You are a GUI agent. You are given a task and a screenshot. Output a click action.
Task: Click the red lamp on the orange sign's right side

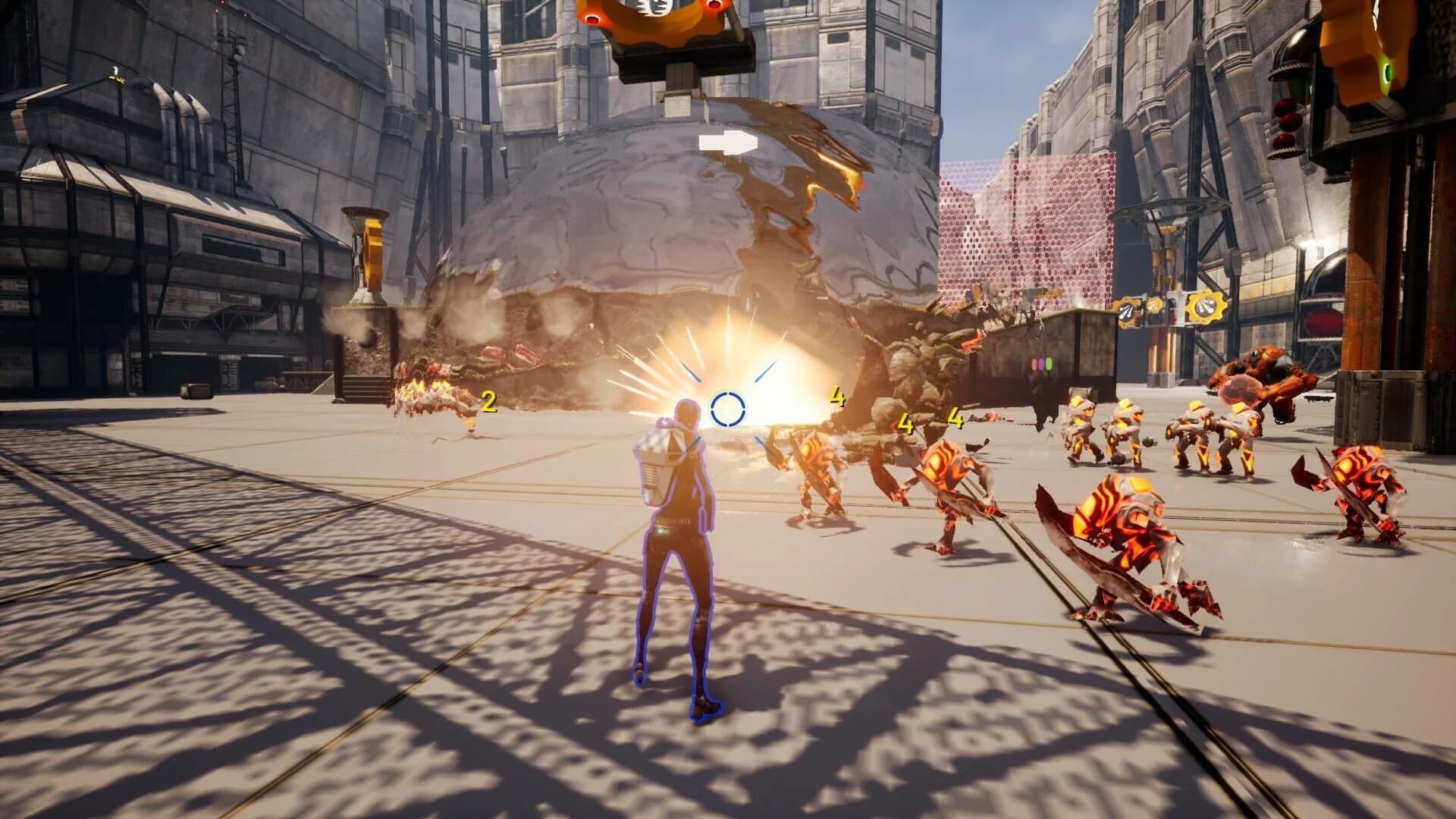pyautogui.click(x=714, y=6)
